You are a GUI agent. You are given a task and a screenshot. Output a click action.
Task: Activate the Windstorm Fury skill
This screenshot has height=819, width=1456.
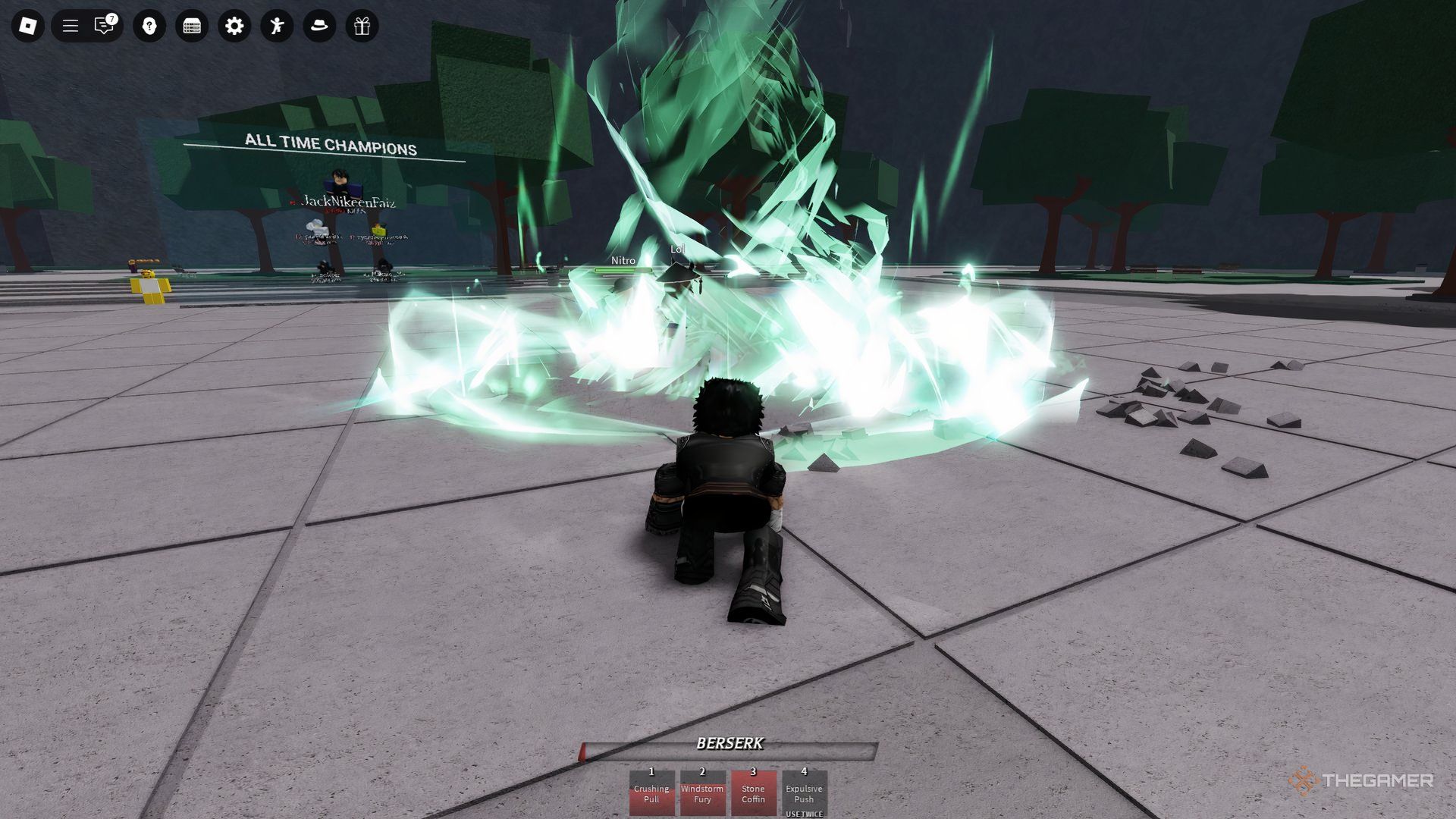pos(702,792)
